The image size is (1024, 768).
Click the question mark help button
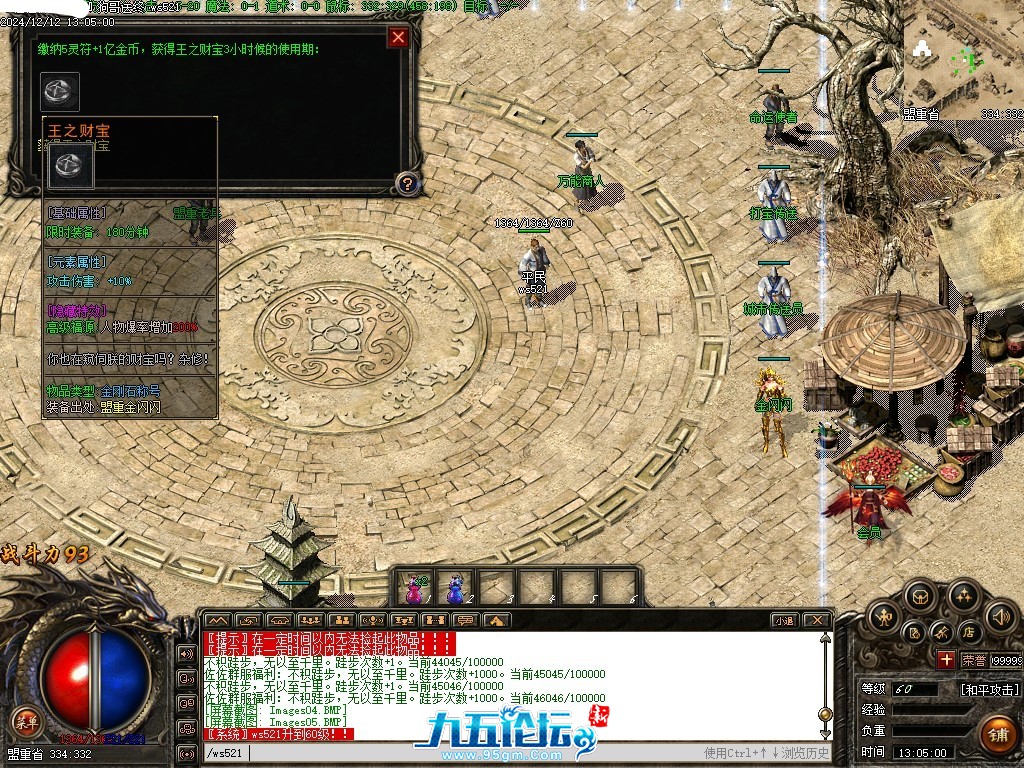coord(406,183)
